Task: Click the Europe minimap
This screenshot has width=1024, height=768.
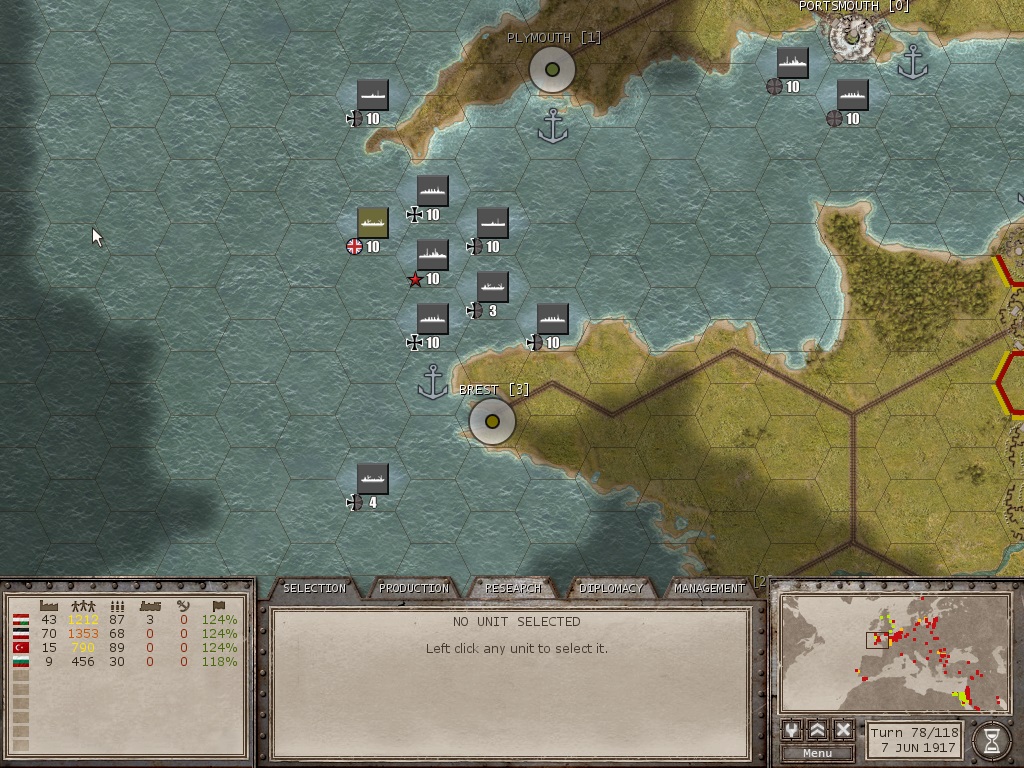Action: click(893, 652)
